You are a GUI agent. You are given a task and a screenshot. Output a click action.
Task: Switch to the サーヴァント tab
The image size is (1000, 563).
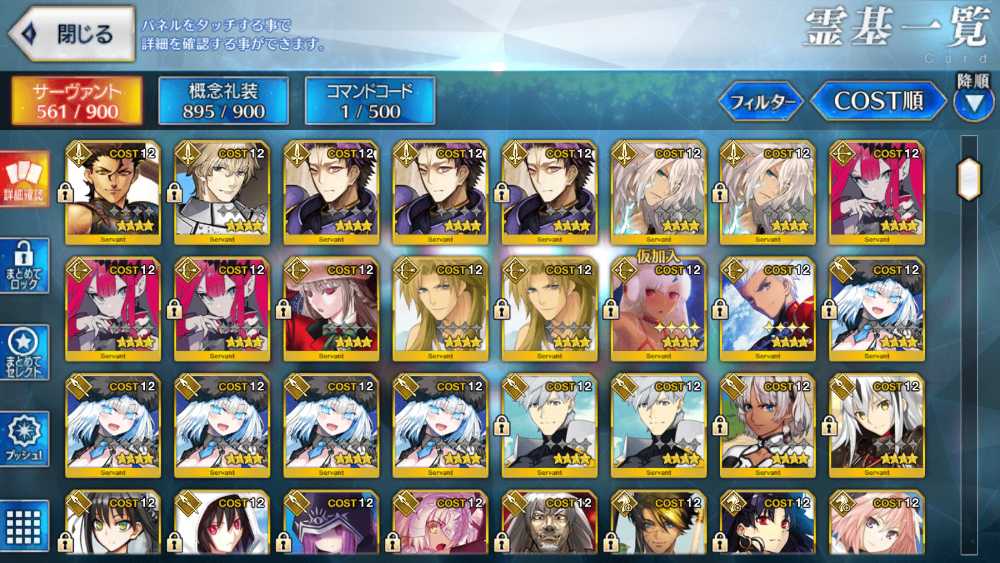coord(77,100)
